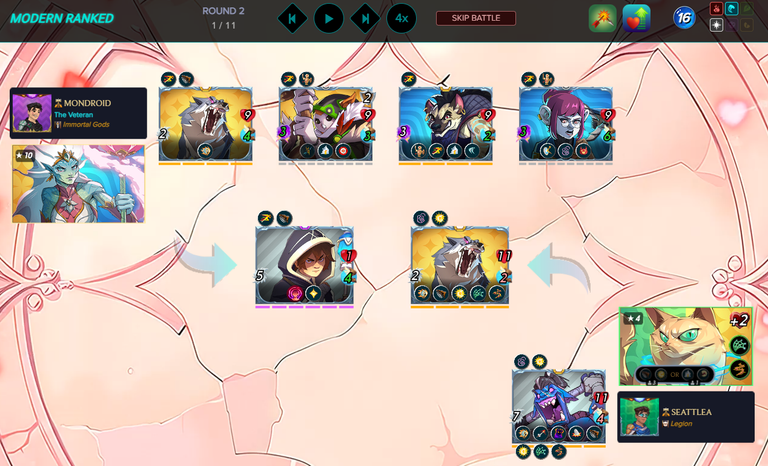
Task: Skip forward to the next round
Action: point(365,18)
